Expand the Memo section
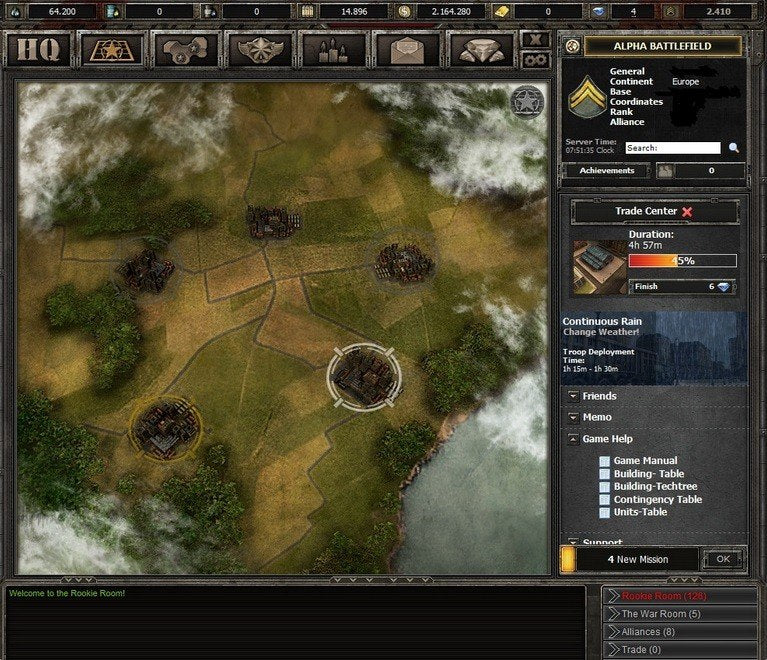This screenshot has height=660, width=767. pyautogui.click(x=597, y=417)
